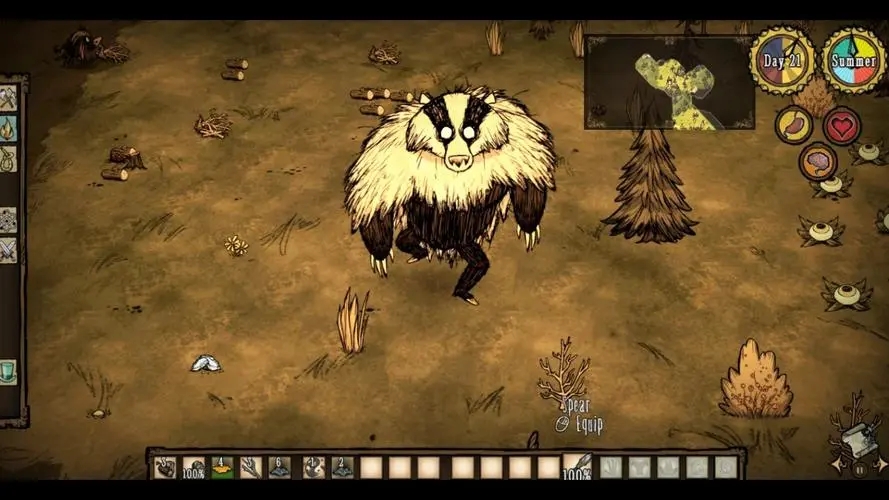The image size is (889, 500).
Task: Open the green top hat Dress tab
Action: 8,372
